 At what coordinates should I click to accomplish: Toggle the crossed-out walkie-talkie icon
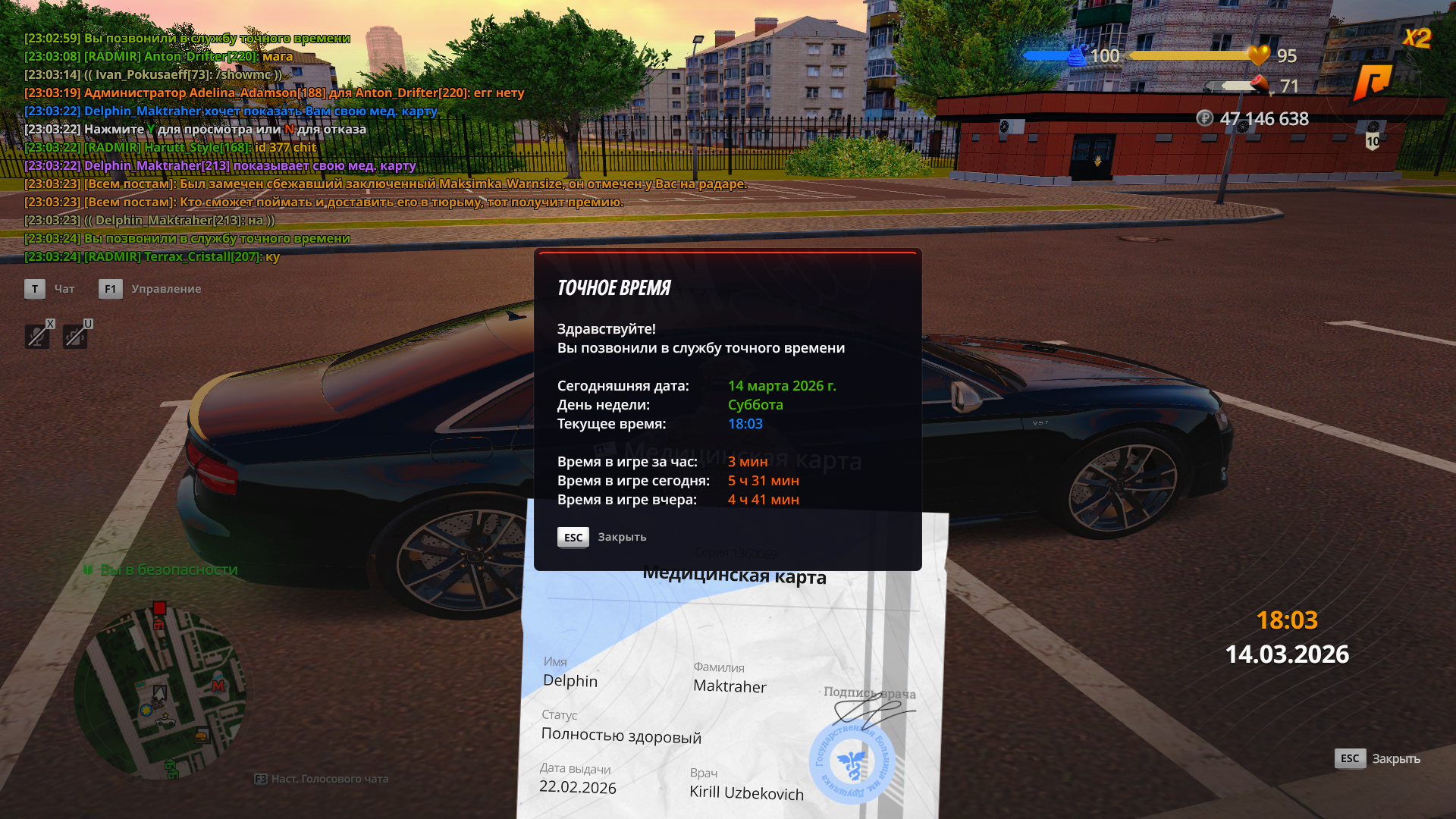coord(75,336)
